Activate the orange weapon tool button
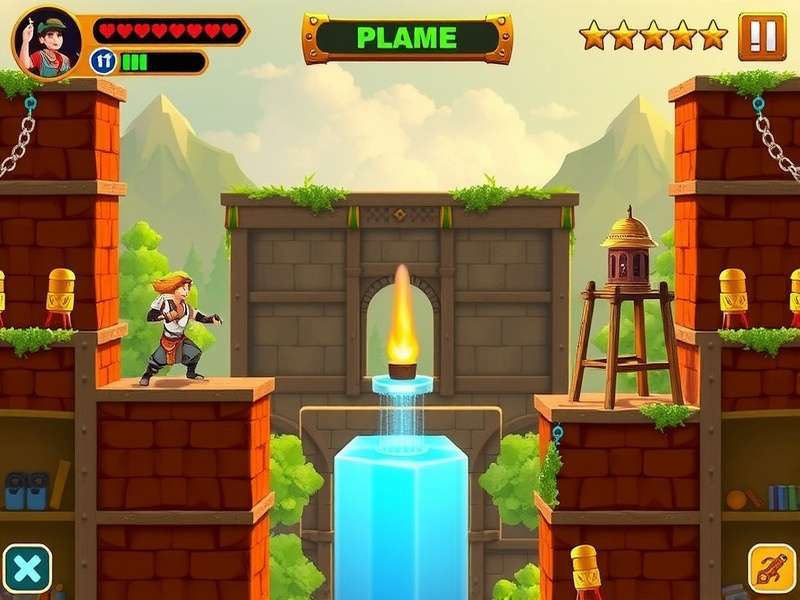800x600 pixels. [x=772, y=568]
